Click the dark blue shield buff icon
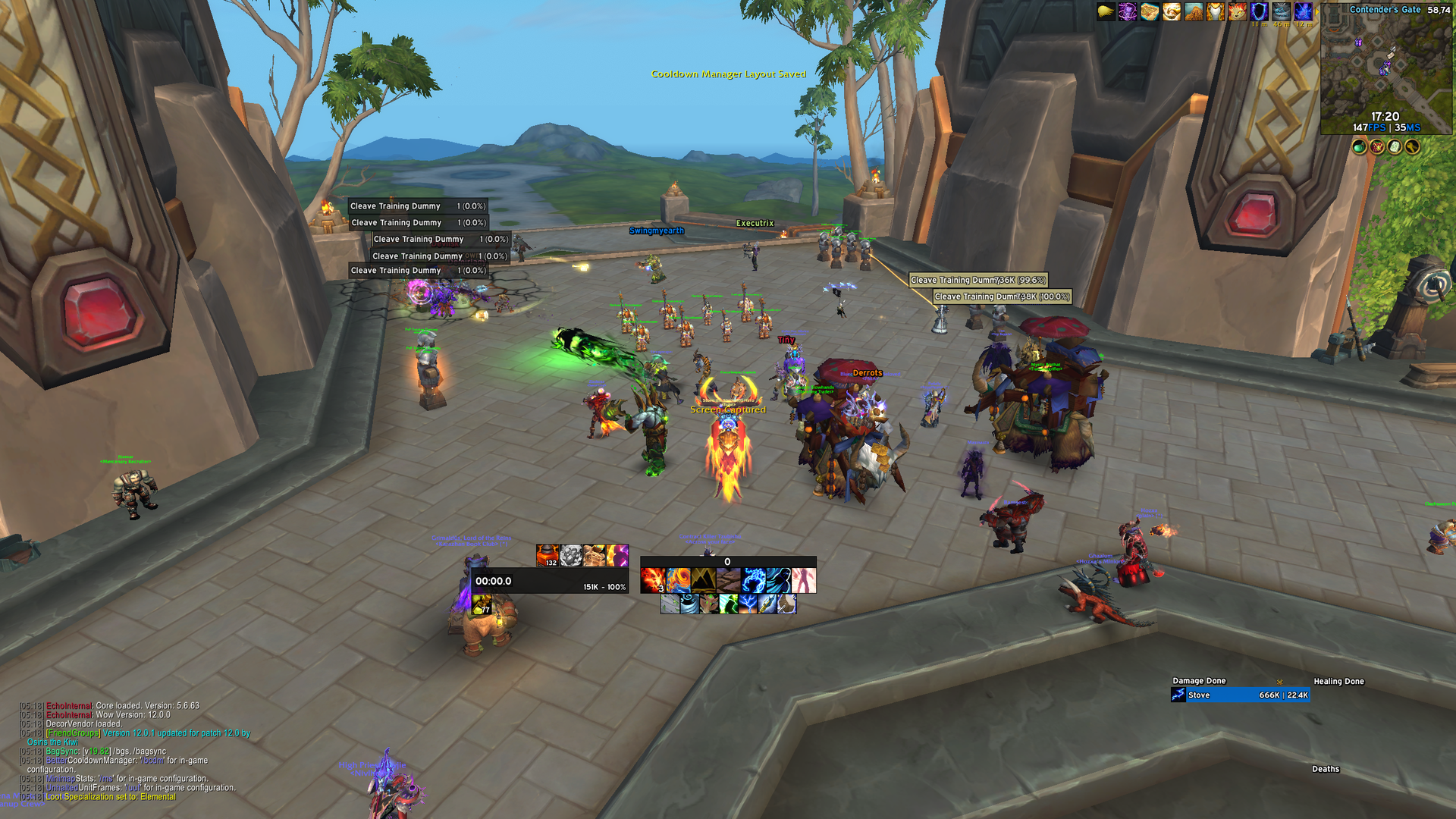Image resolution: width=1456 pixels, height=819 pixels. [x=1259, y=12]
